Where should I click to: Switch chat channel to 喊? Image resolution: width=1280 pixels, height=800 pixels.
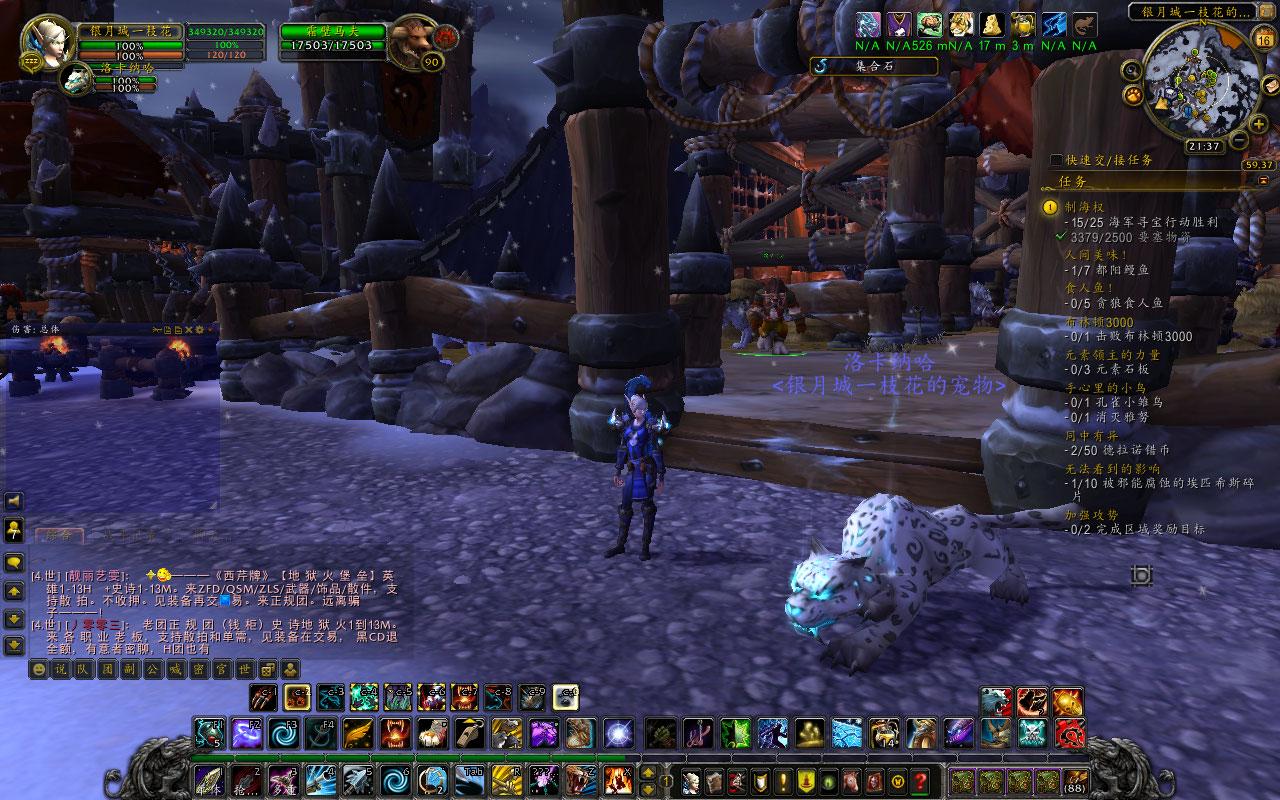point(174,669)
